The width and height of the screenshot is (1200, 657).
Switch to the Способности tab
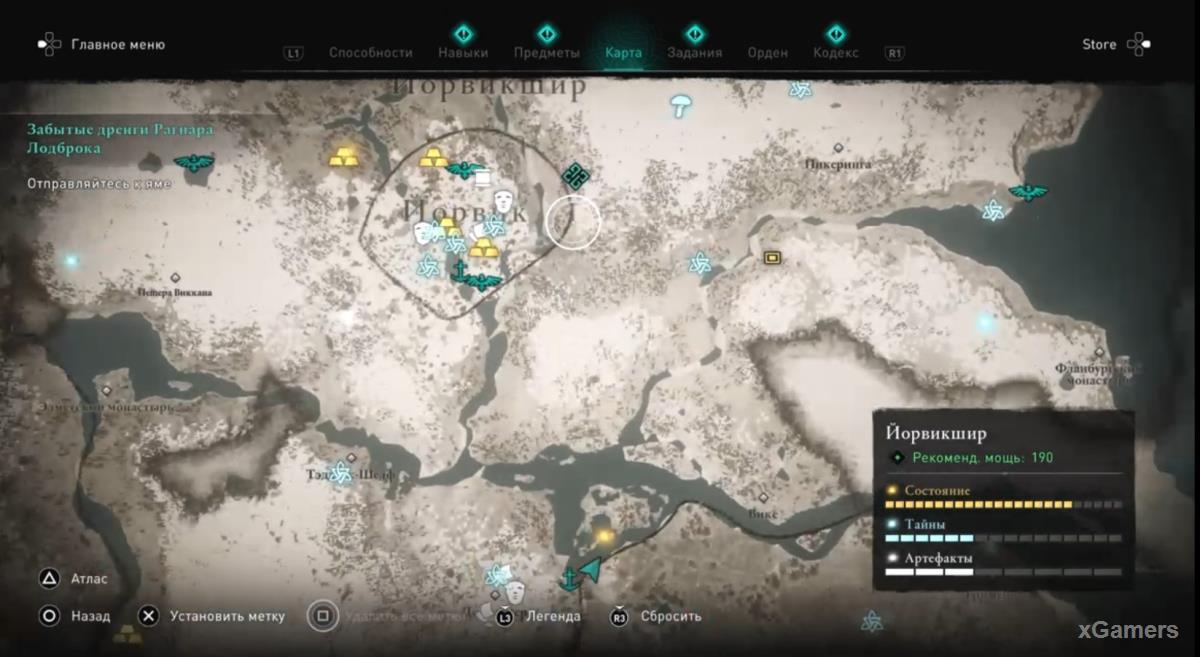370,53
